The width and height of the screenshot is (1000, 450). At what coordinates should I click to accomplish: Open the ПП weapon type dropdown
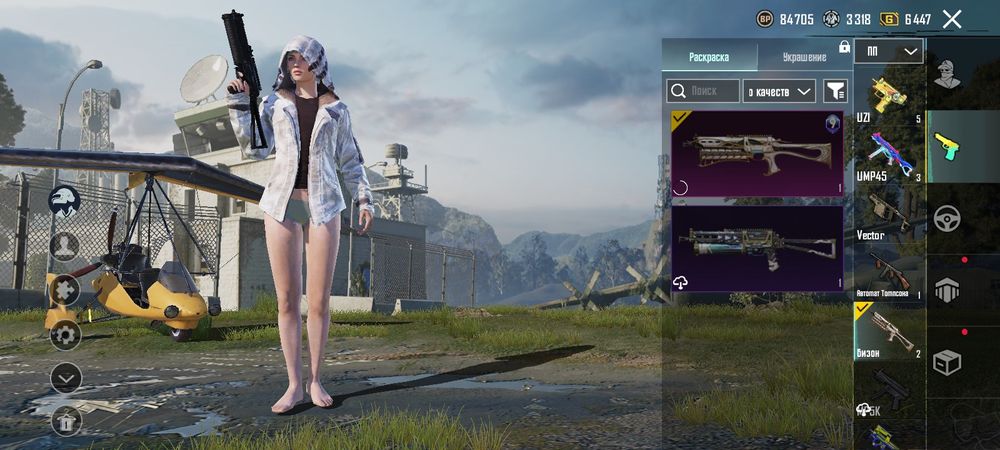coord(888,51)
